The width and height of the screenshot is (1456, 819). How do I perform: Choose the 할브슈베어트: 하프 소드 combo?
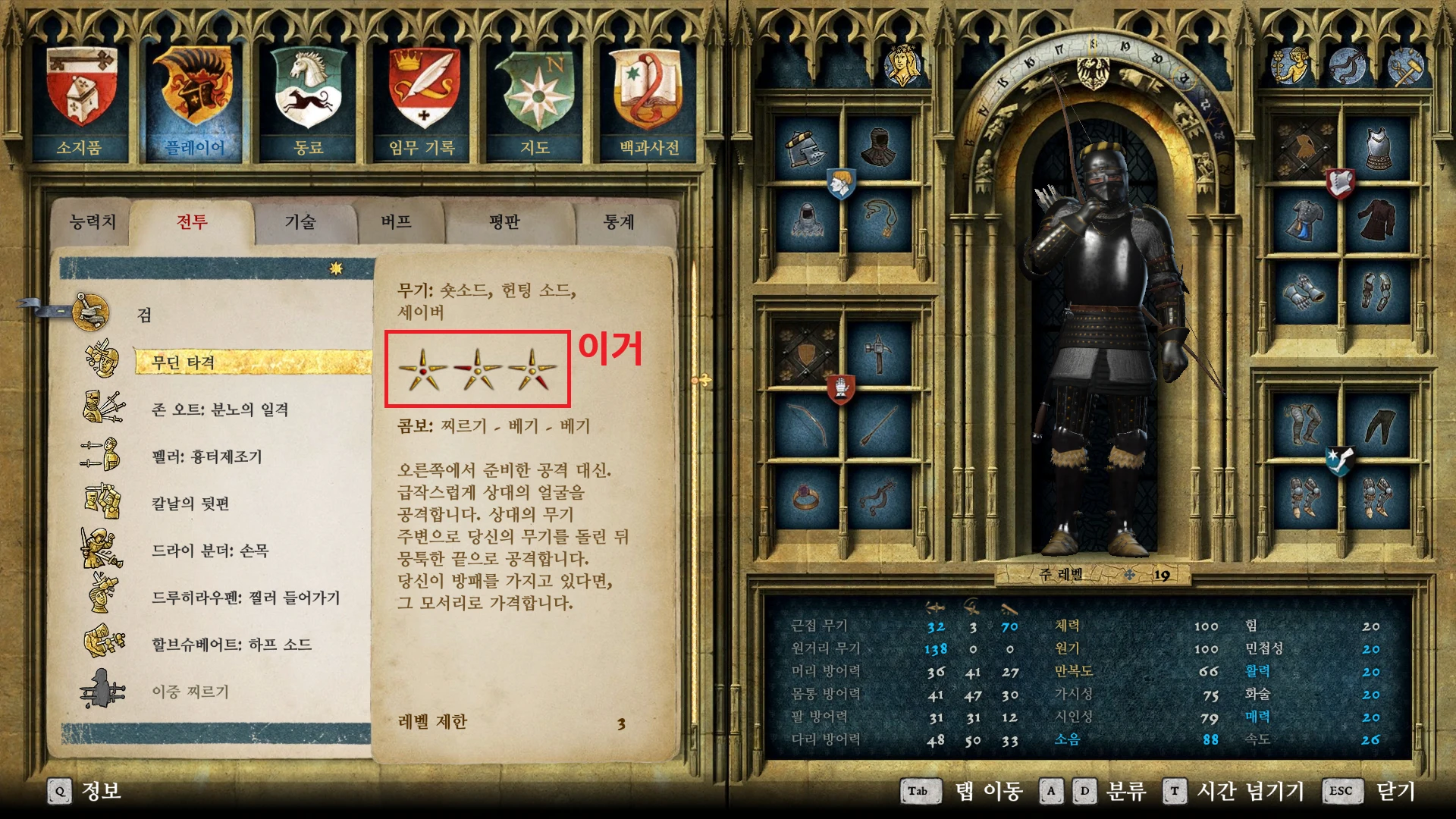pos(231,645)
